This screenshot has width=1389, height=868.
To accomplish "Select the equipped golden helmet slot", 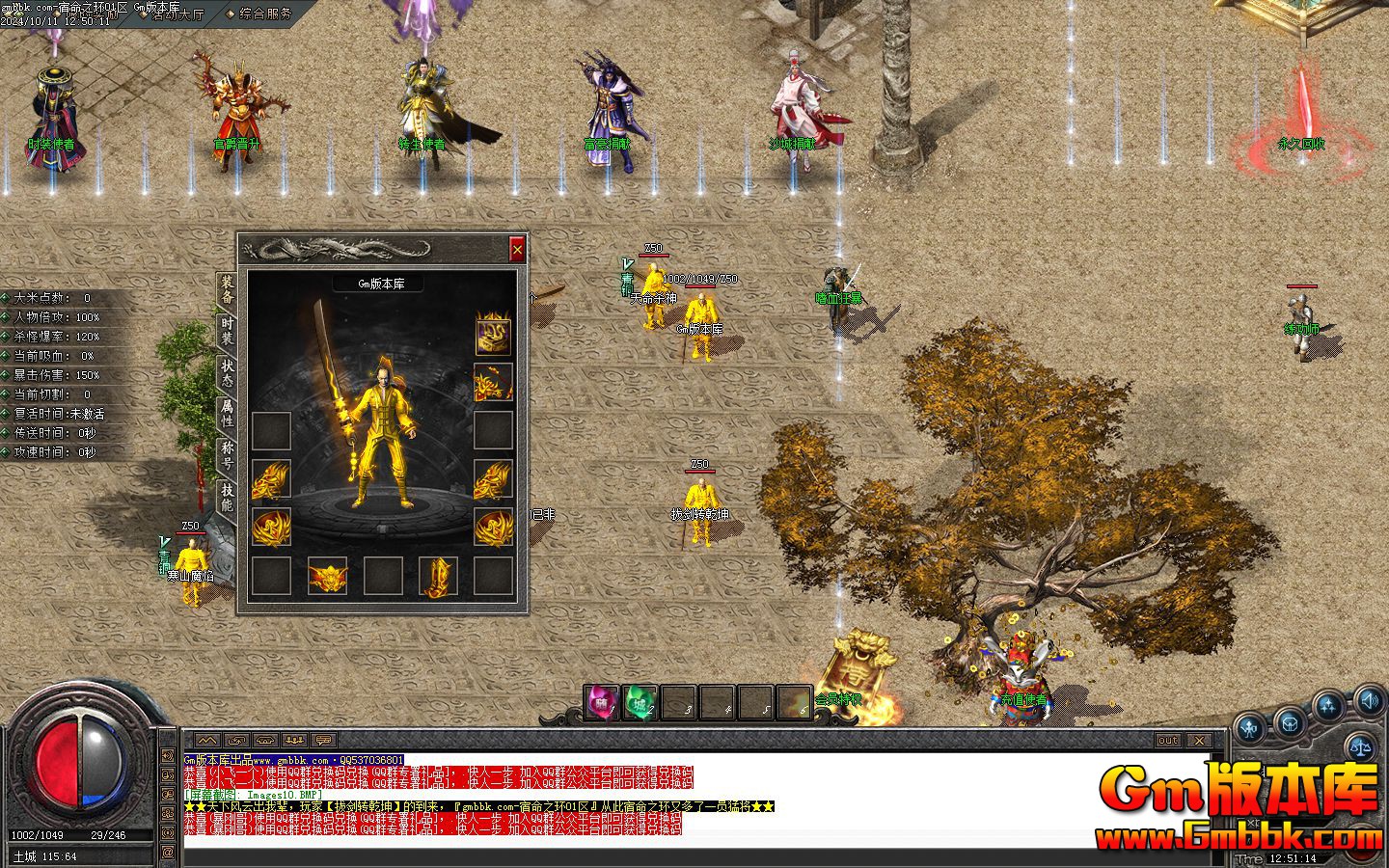I will (x=493, y=335).
